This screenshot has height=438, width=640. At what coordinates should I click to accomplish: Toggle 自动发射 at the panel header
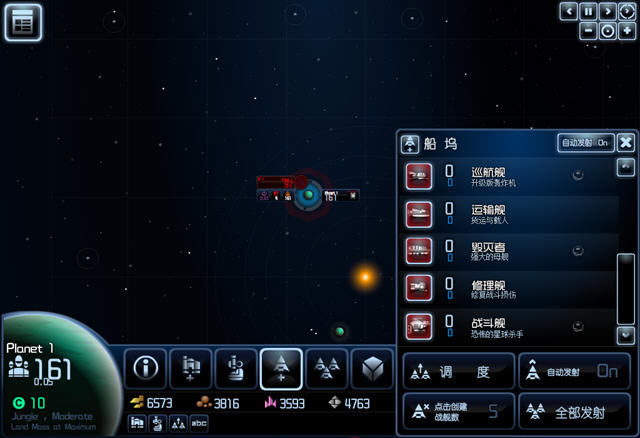coord(585,143)
